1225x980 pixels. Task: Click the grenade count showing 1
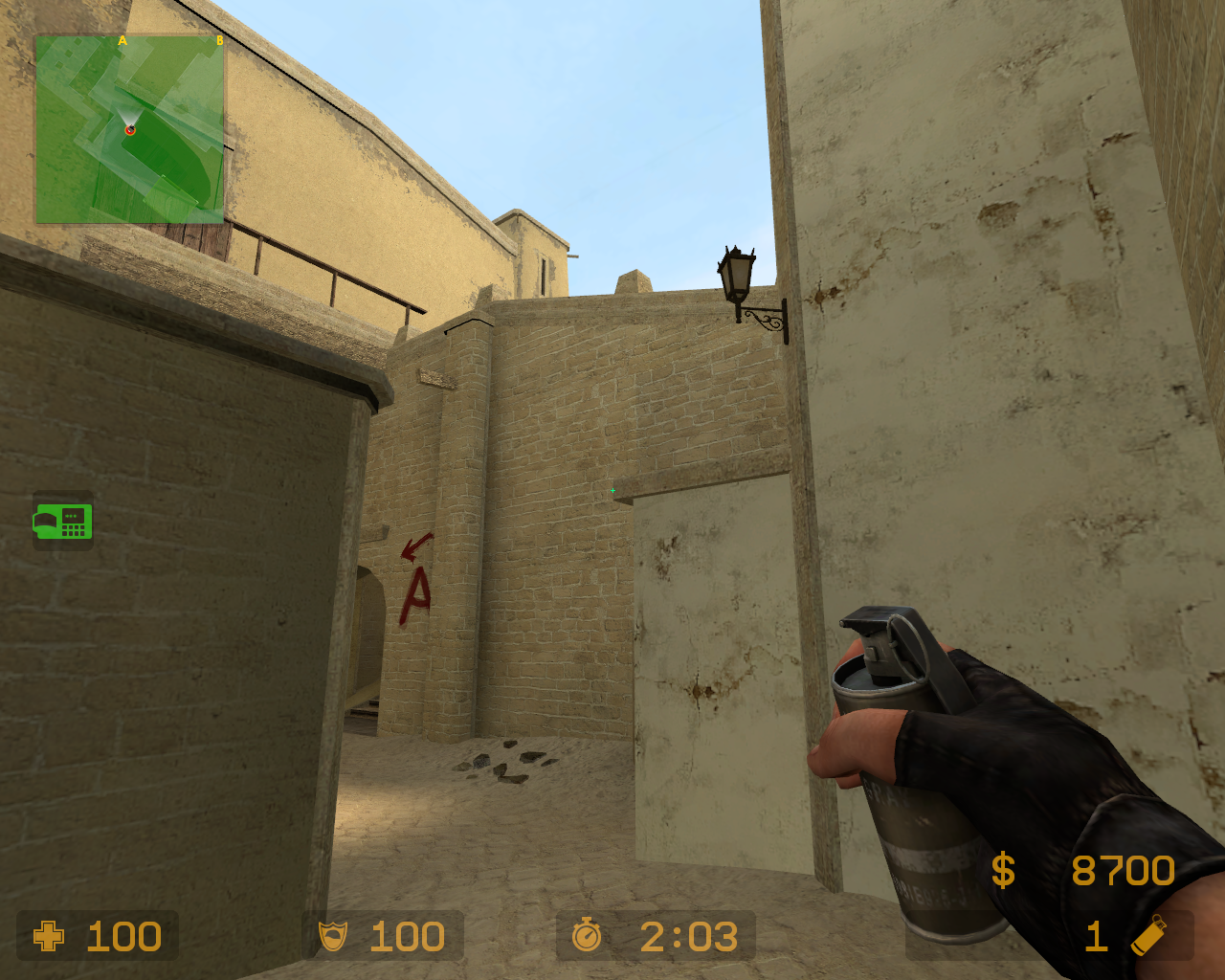1096,936
